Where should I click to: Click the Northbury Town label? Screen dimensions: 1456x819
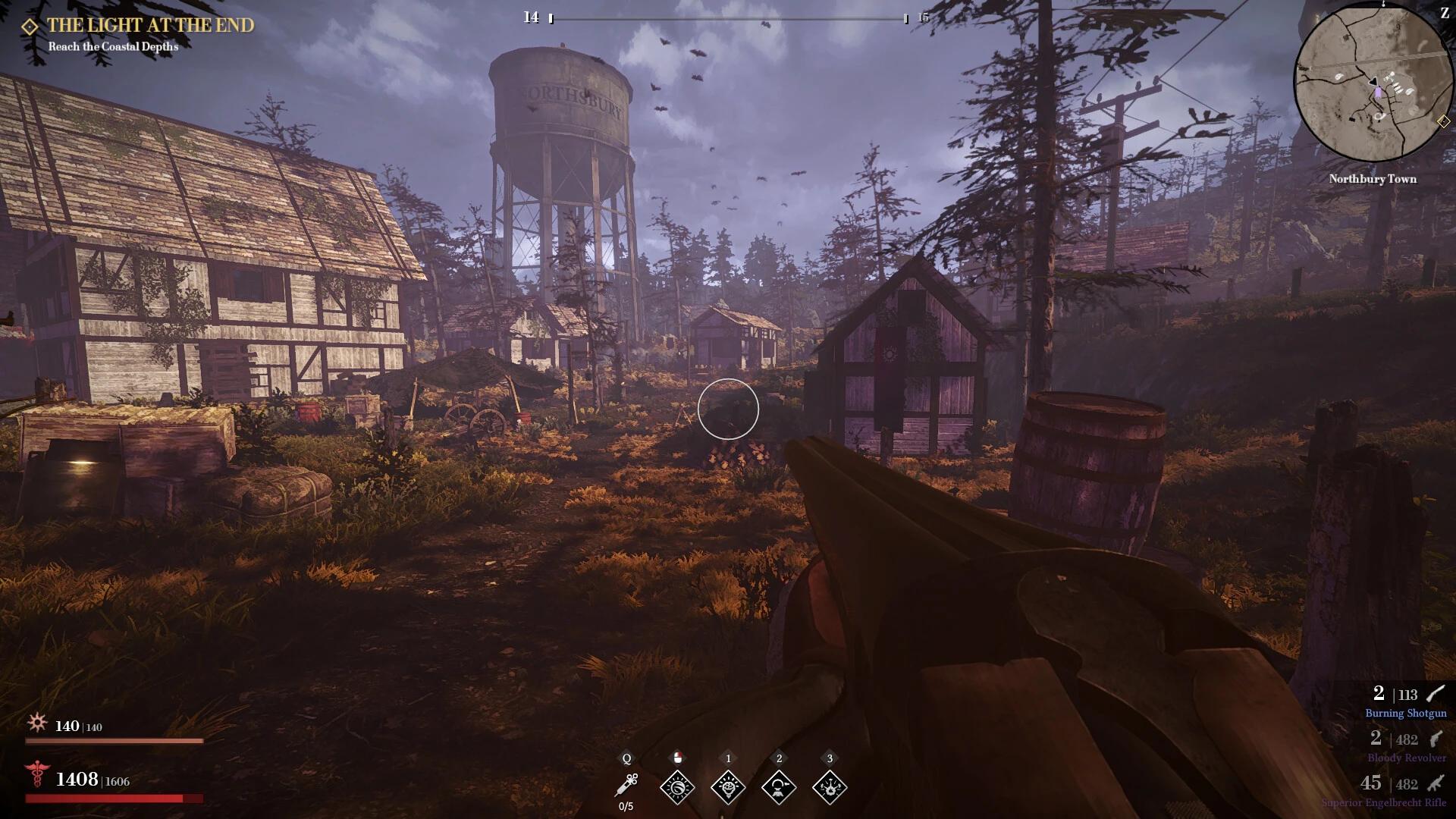pos(1373,178)
